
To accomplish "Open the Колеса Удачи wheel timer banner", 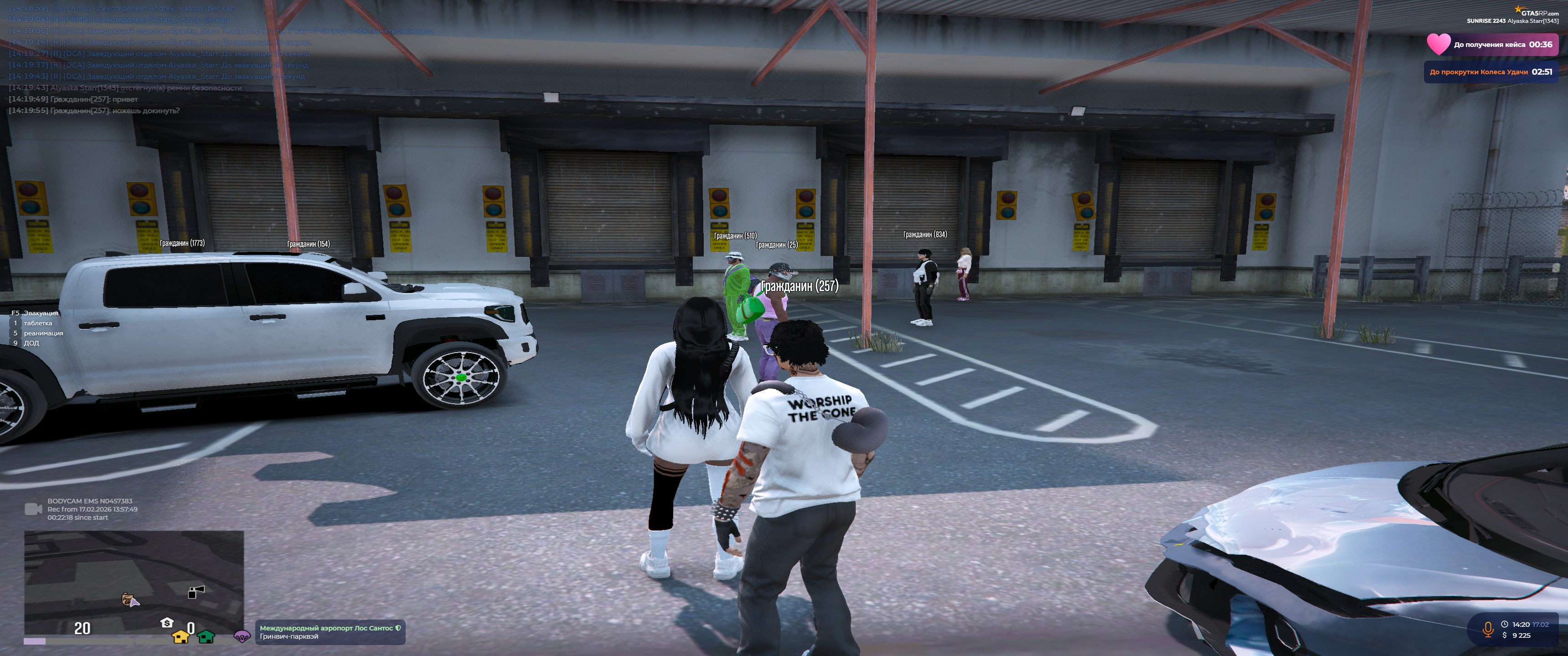I will point(1490,72).
